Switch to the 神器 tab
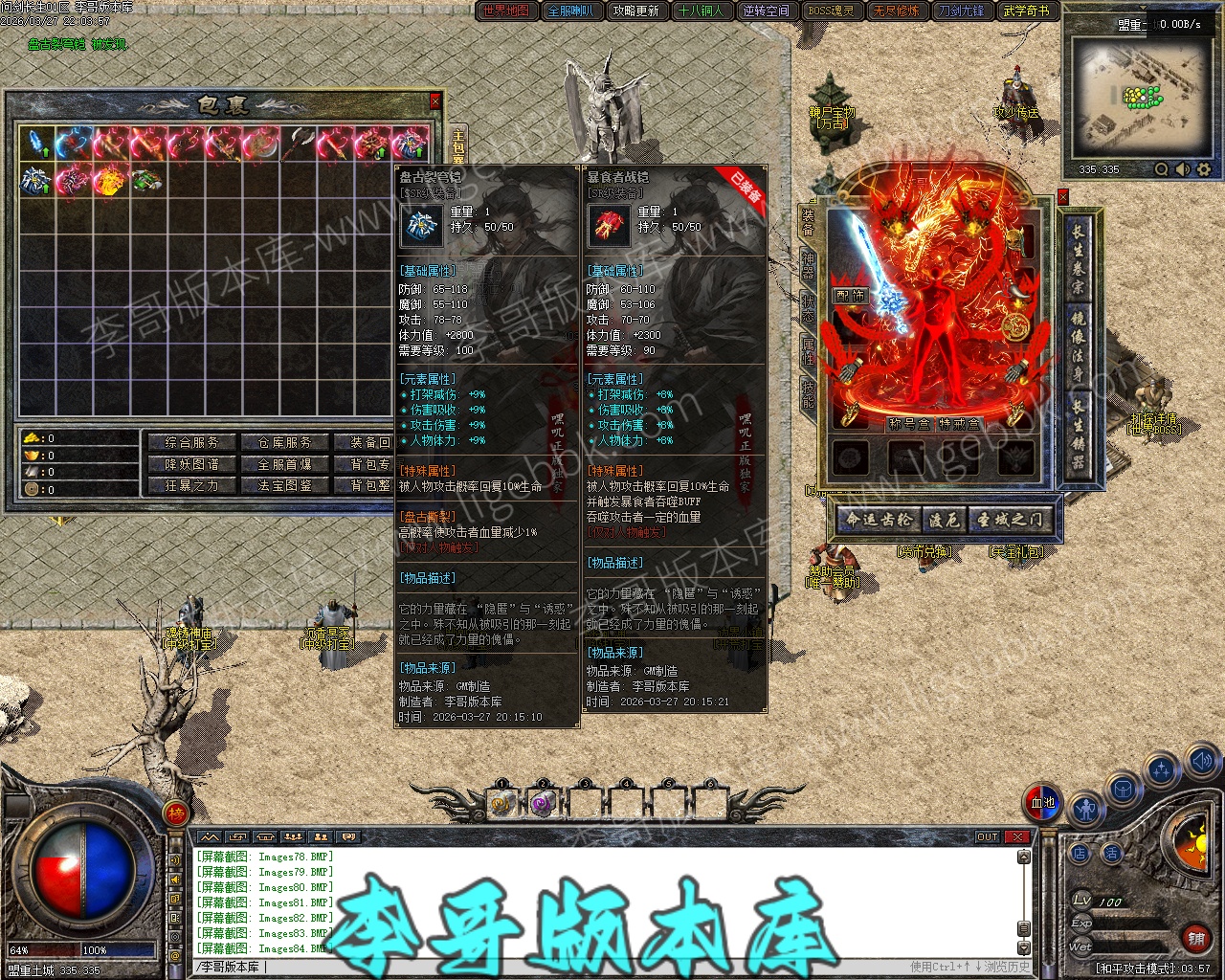The image size is (1225, 980). (809, 268)
